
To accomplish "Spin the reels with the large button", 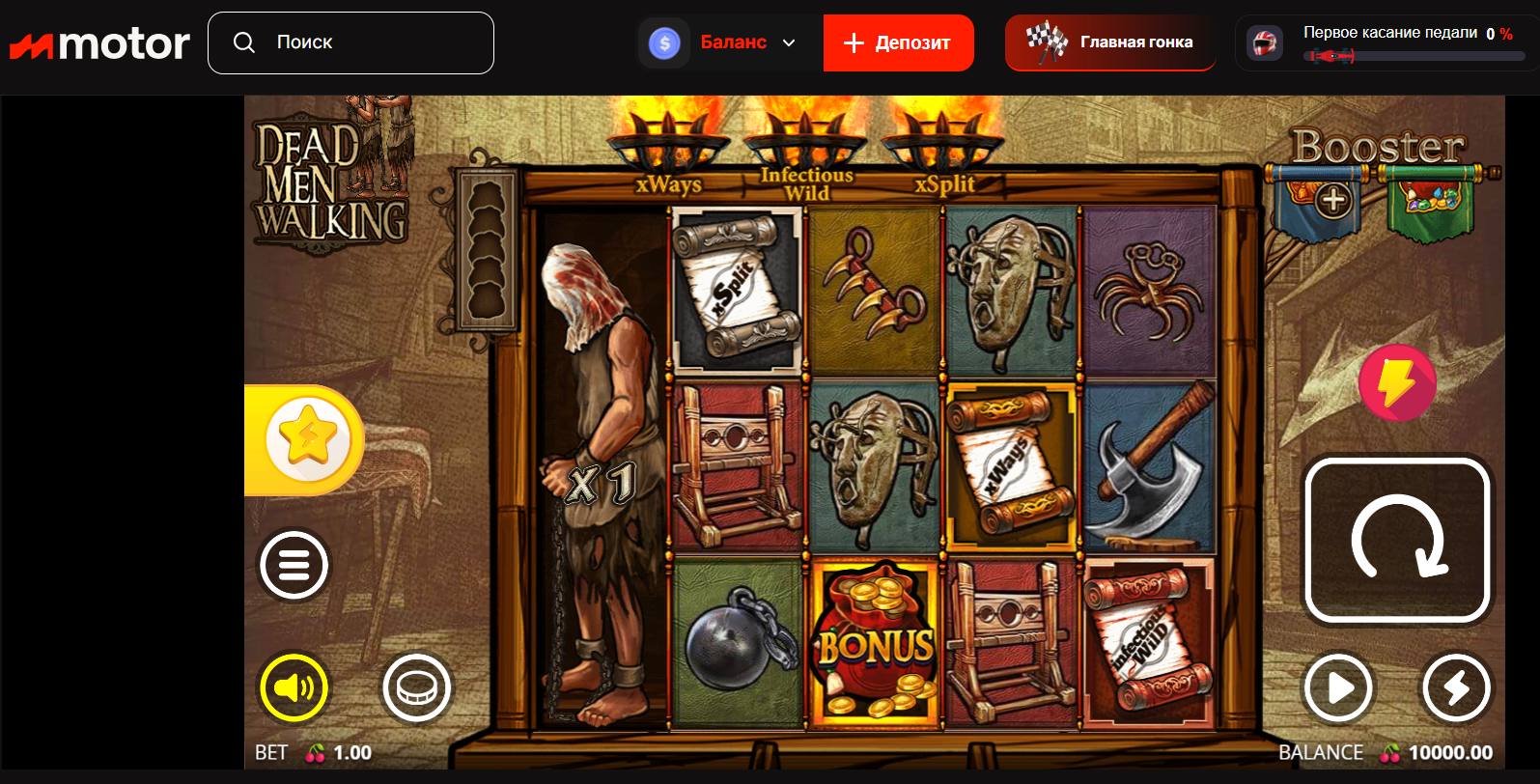I will pos(1397,541).
